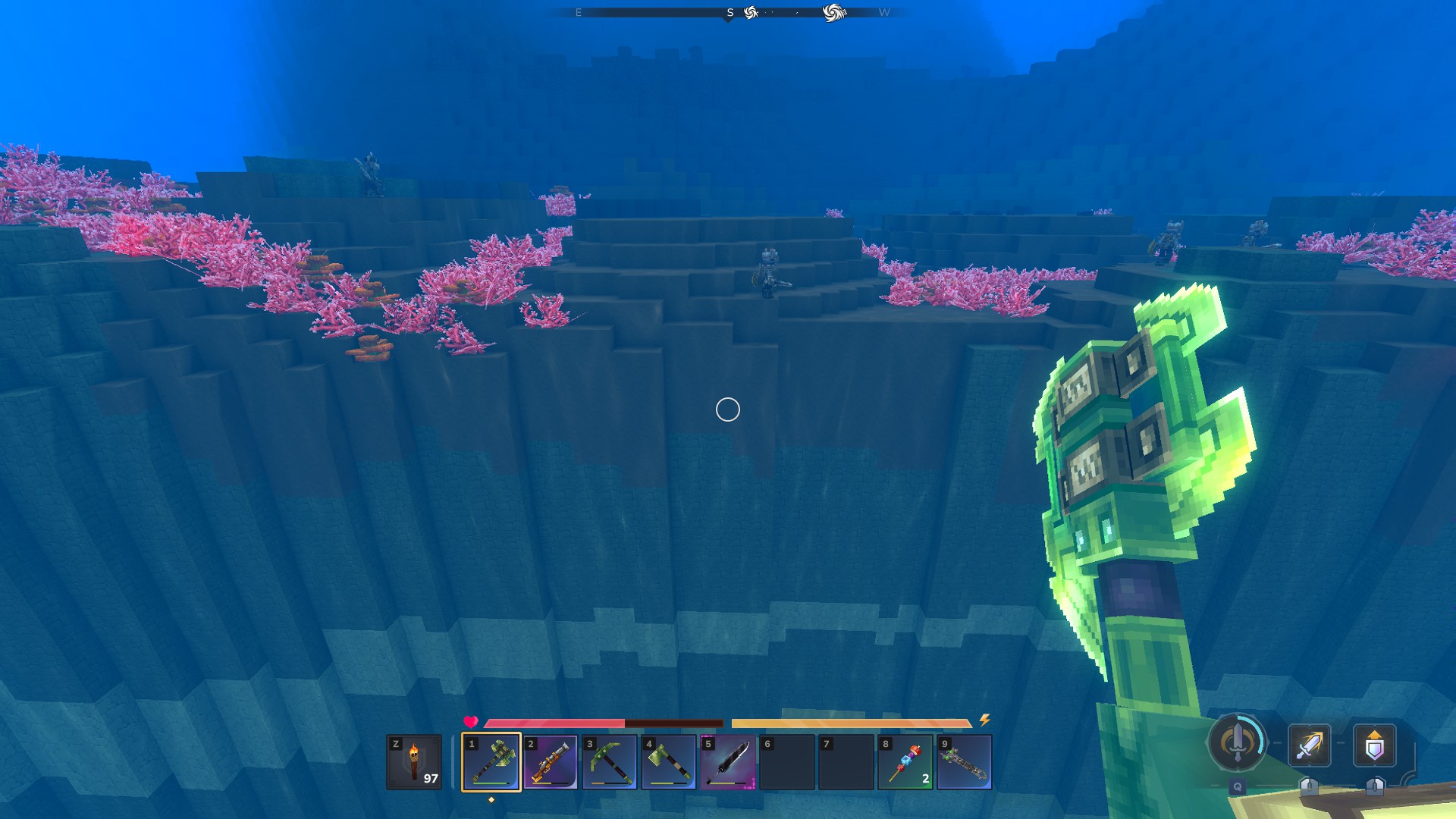1456x819 pixels.
Task: Click the shield guard action icon
Action: click(1375, 745)
